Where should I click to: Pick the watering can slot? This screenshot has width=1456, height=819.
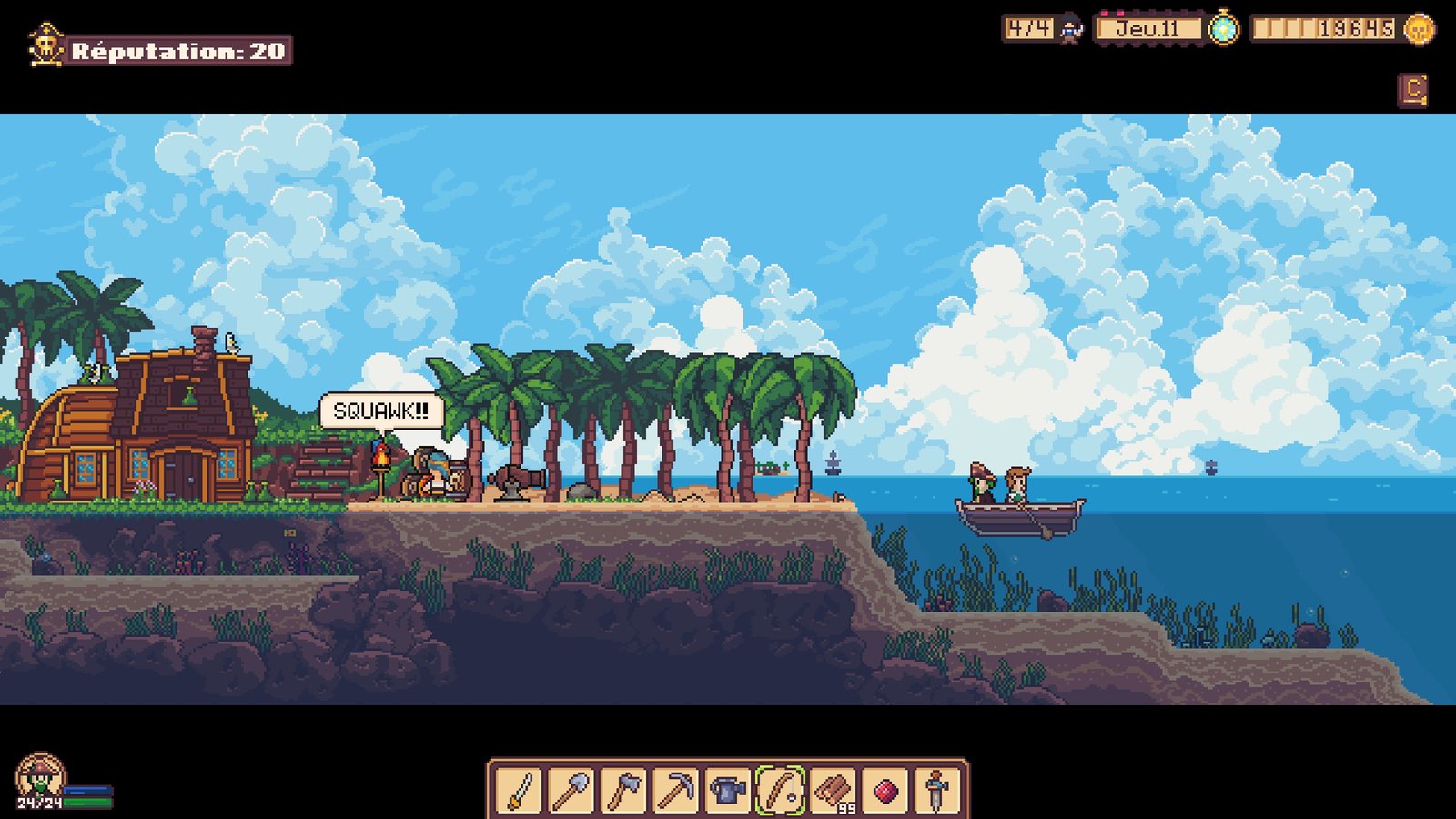tap(728, 790)
